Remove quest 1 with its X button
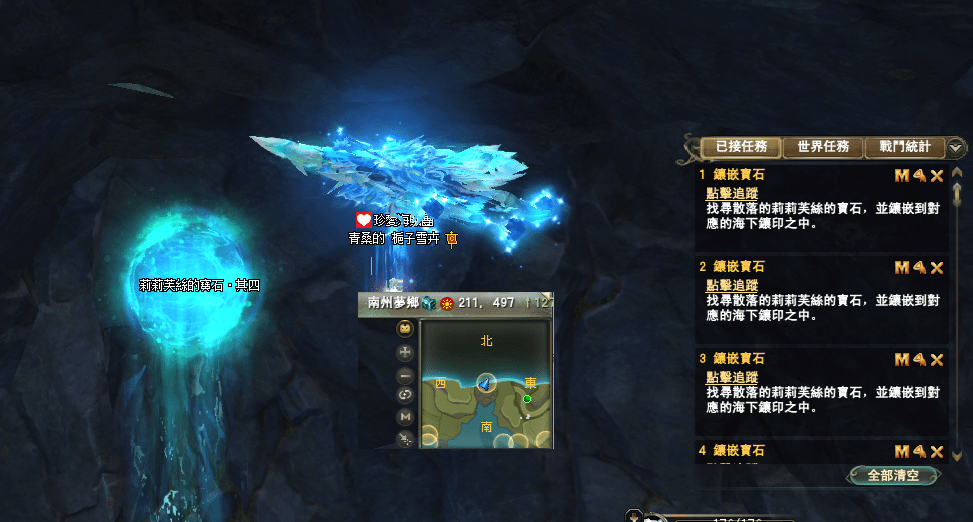The image size is (973, 522). (x=937, y=176)
